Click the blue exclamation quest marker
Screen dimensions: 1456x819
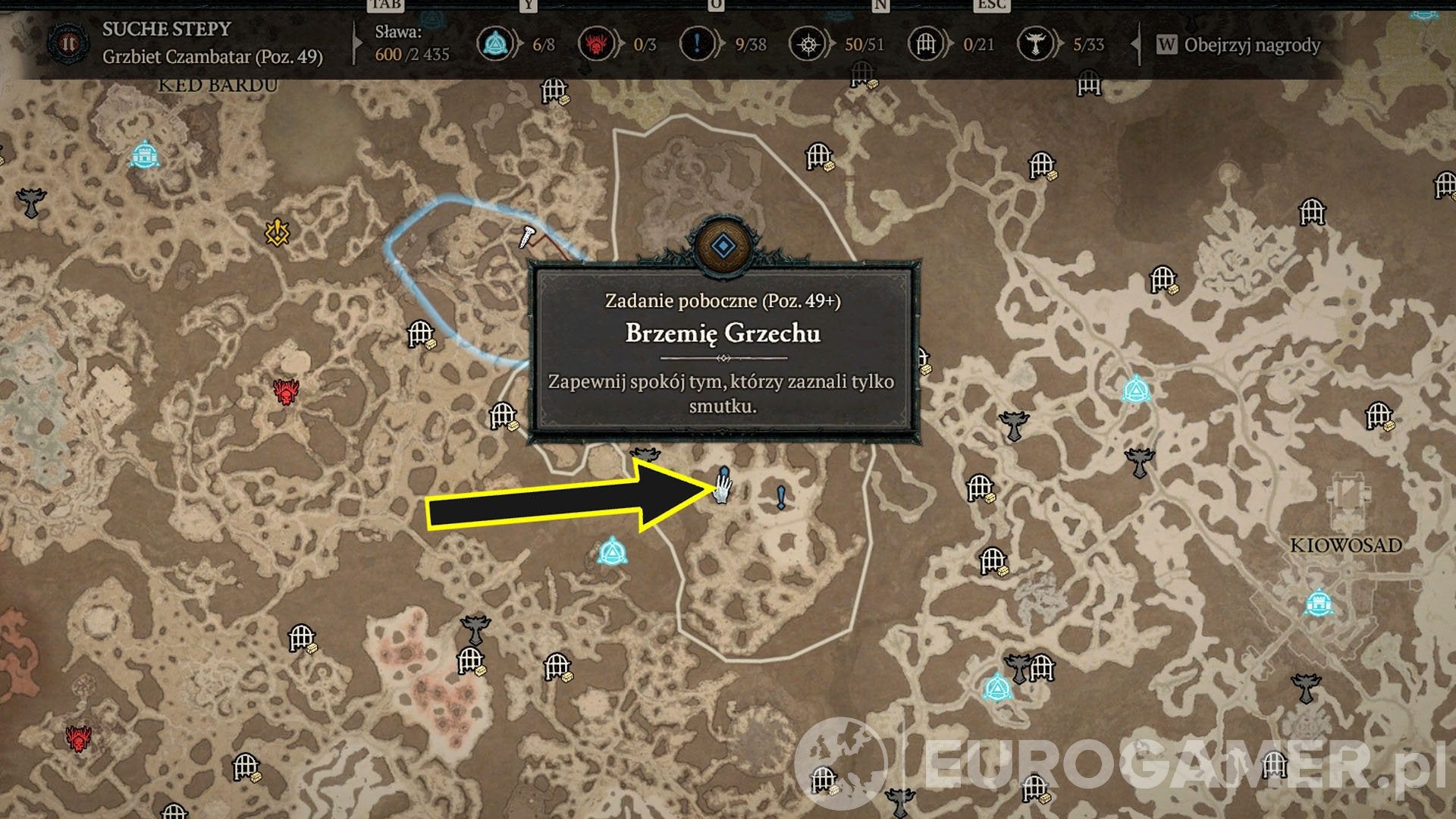point(781,497)
